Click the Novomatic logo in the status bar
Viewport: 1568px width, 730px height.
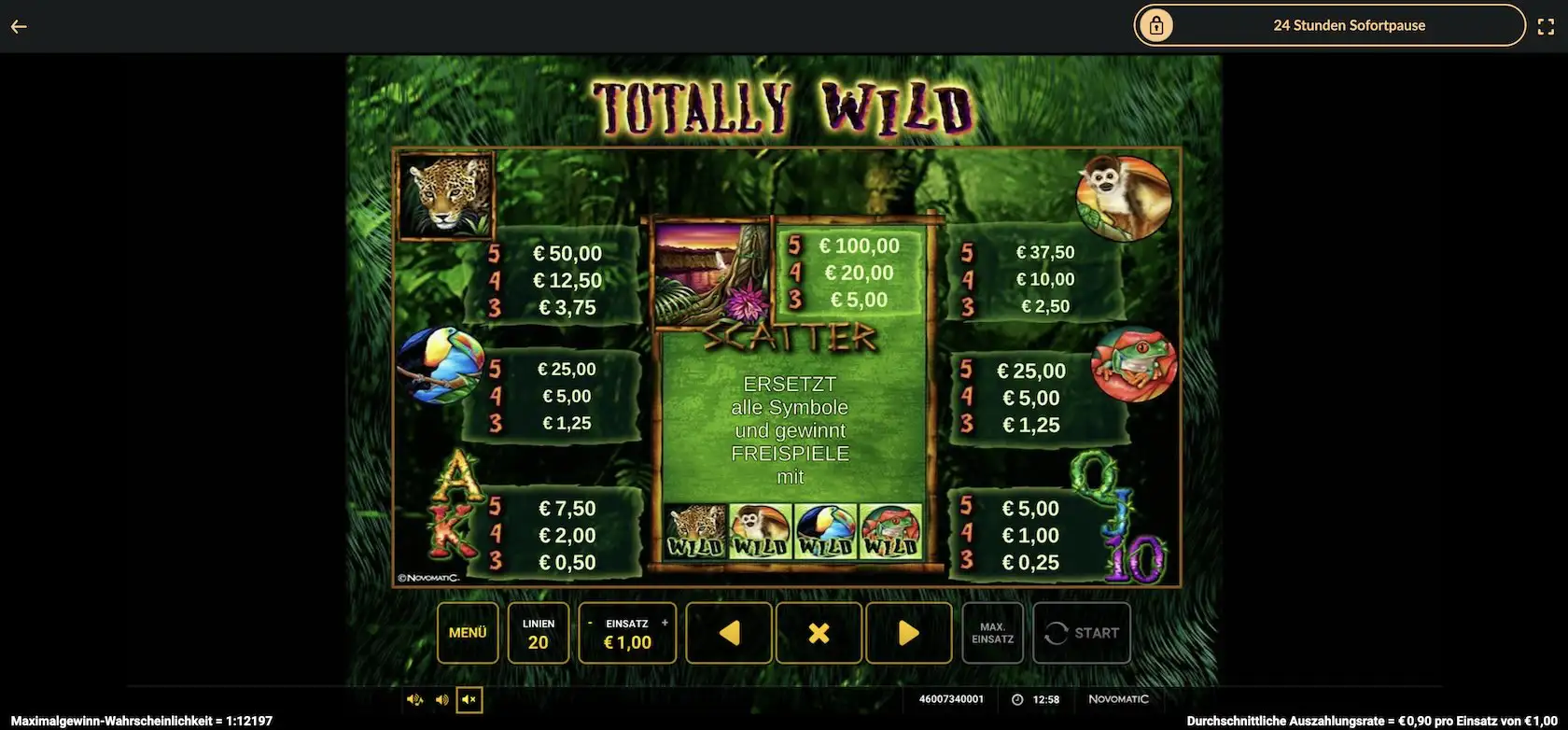(x=1117, y=698)
